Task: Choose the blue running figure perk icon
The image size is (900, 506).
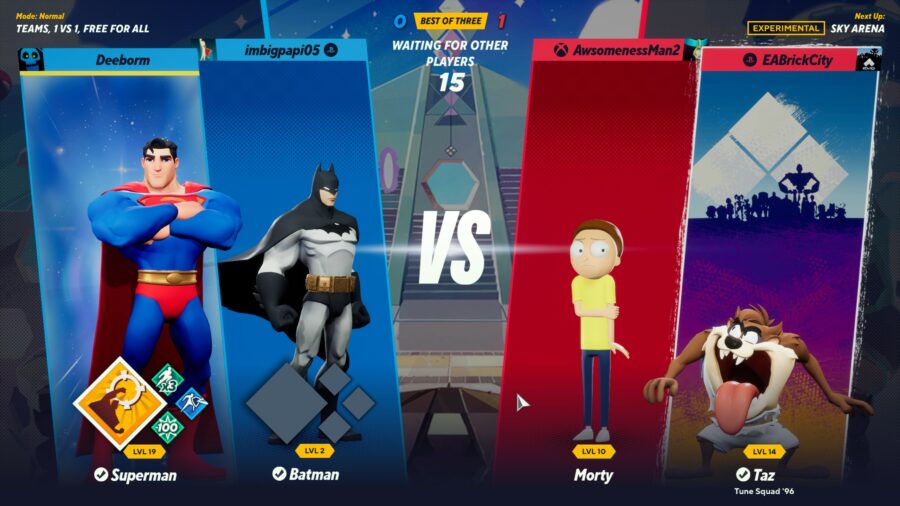Action: point(191,402)
